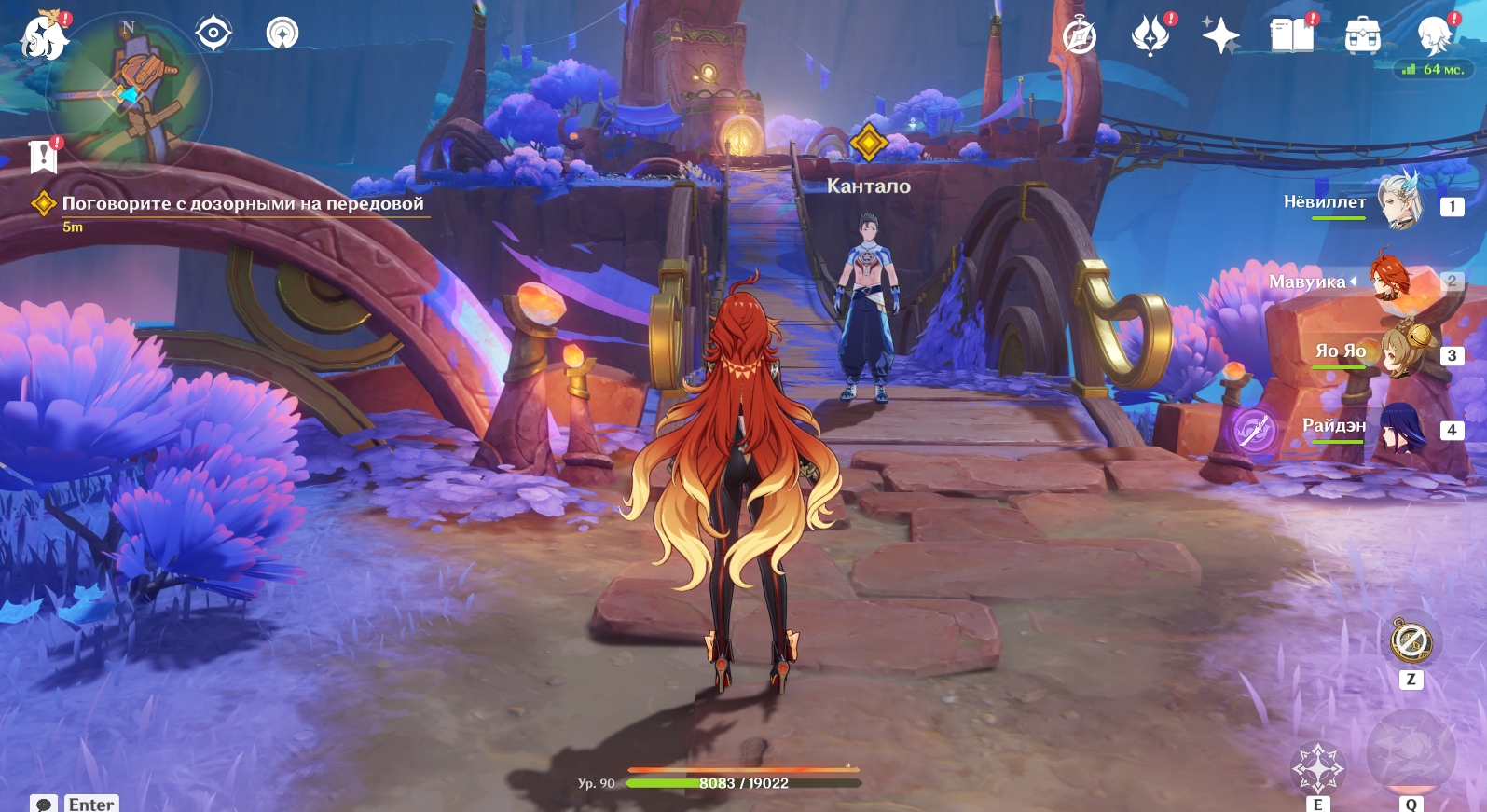
Task: Open the round icon right of the target icon
Action: point(282,34)
